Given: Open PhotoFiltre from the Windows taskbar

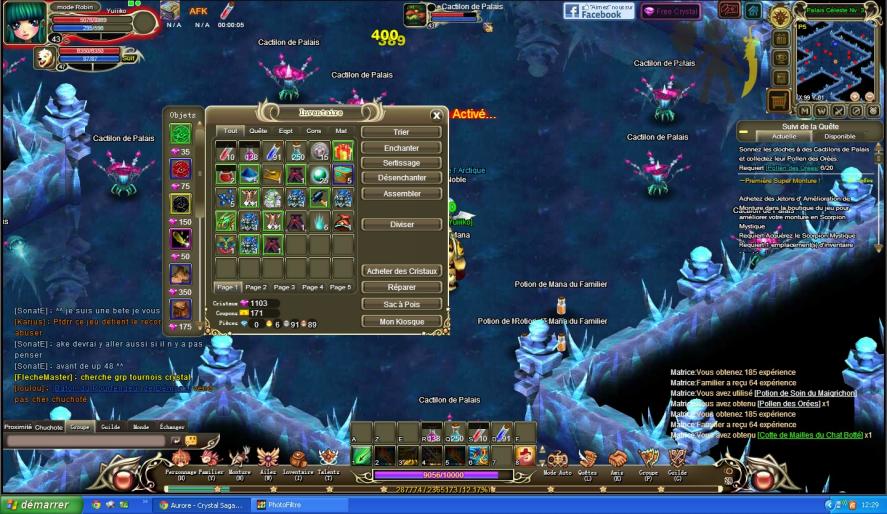Looking at the screenshot, I should 285,505.
